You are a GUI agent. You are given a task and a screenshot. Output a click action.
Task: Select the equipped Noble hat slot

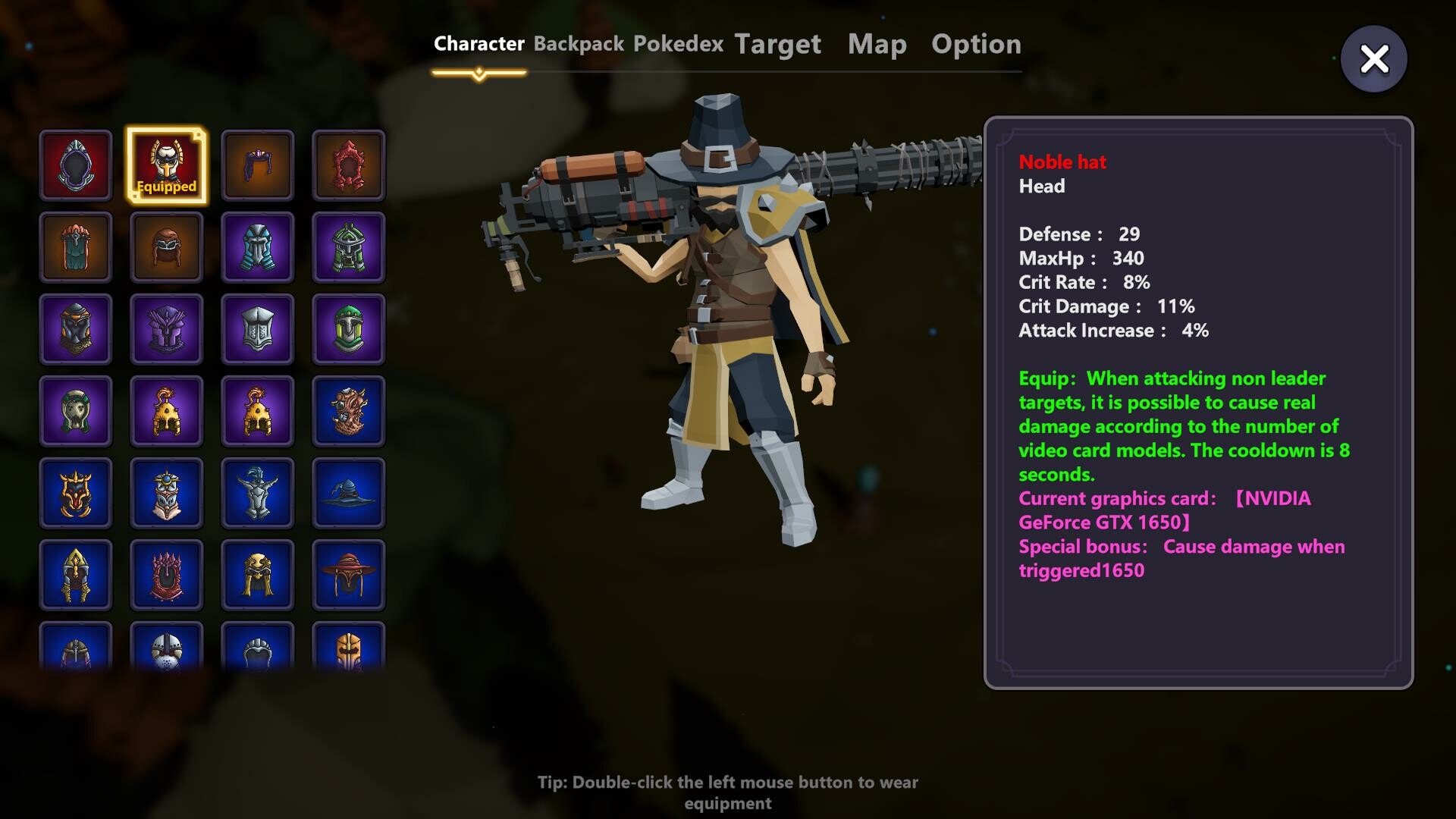coord(167,165)
